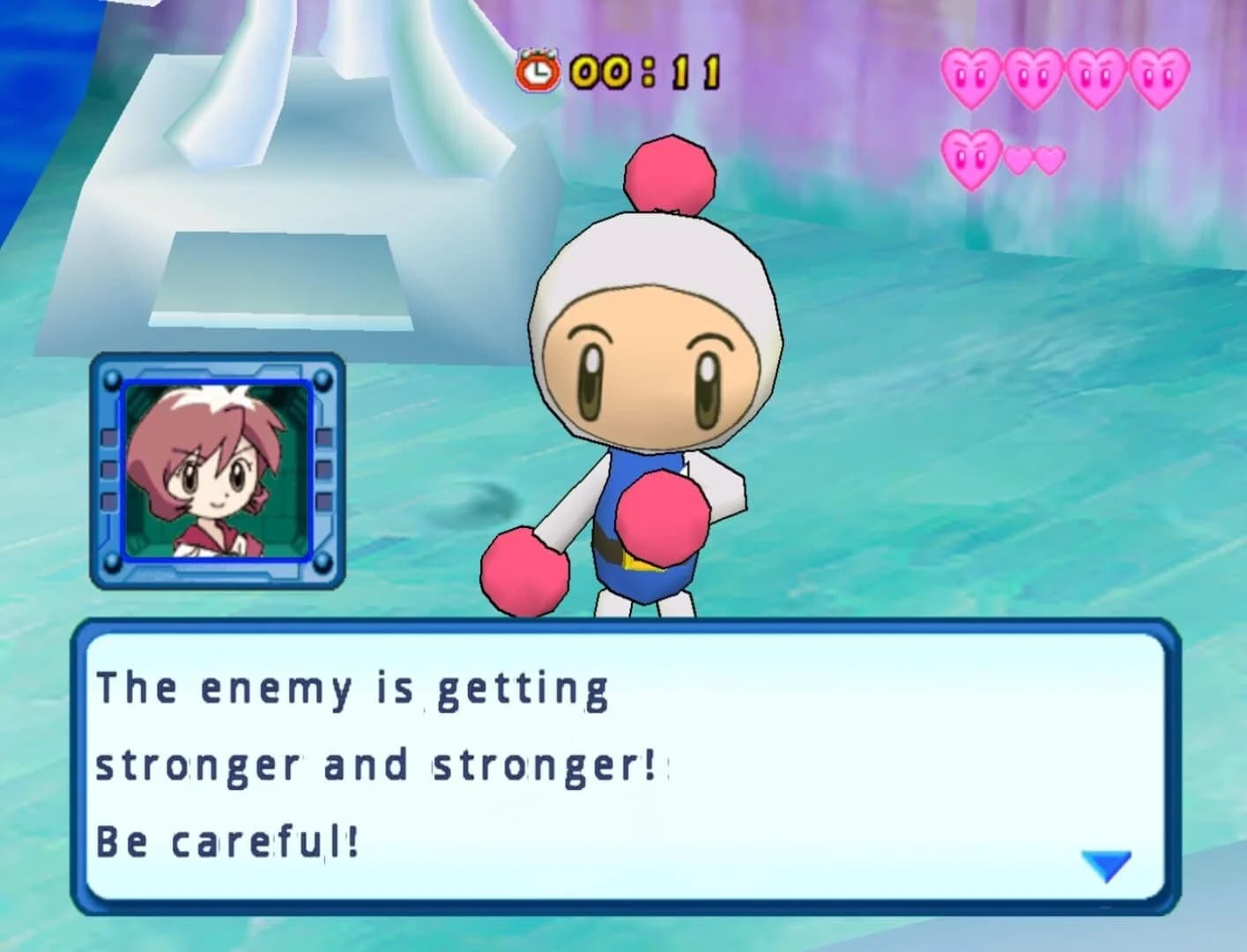The image size is (1247, 952).
Task: Click the second small heart beside the large one
Action: (x=1050, y=161)
